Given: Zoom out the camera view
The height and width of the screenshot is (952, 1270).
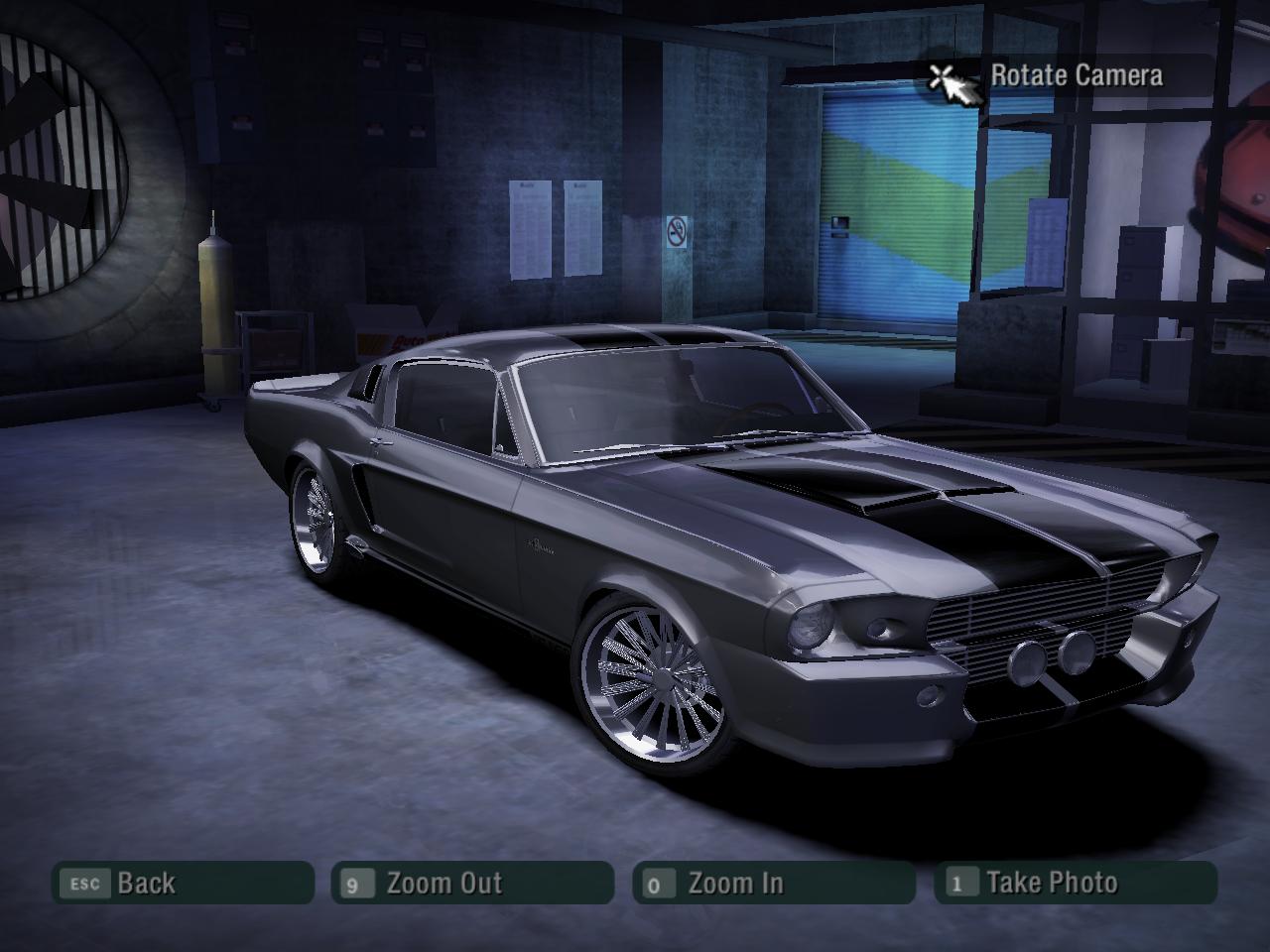Looking at the screenshot, I should pyautogui.click(x=472, y=883).
